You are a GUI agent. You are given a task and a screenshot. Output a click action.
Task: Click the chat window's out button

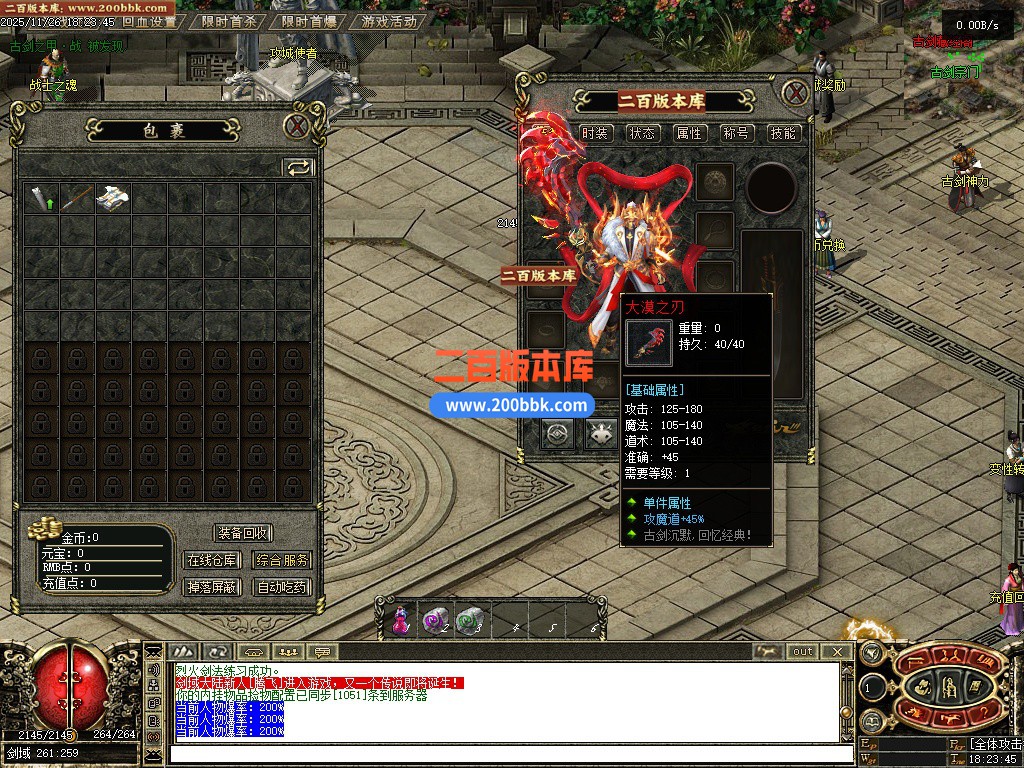tap(802, 652)
